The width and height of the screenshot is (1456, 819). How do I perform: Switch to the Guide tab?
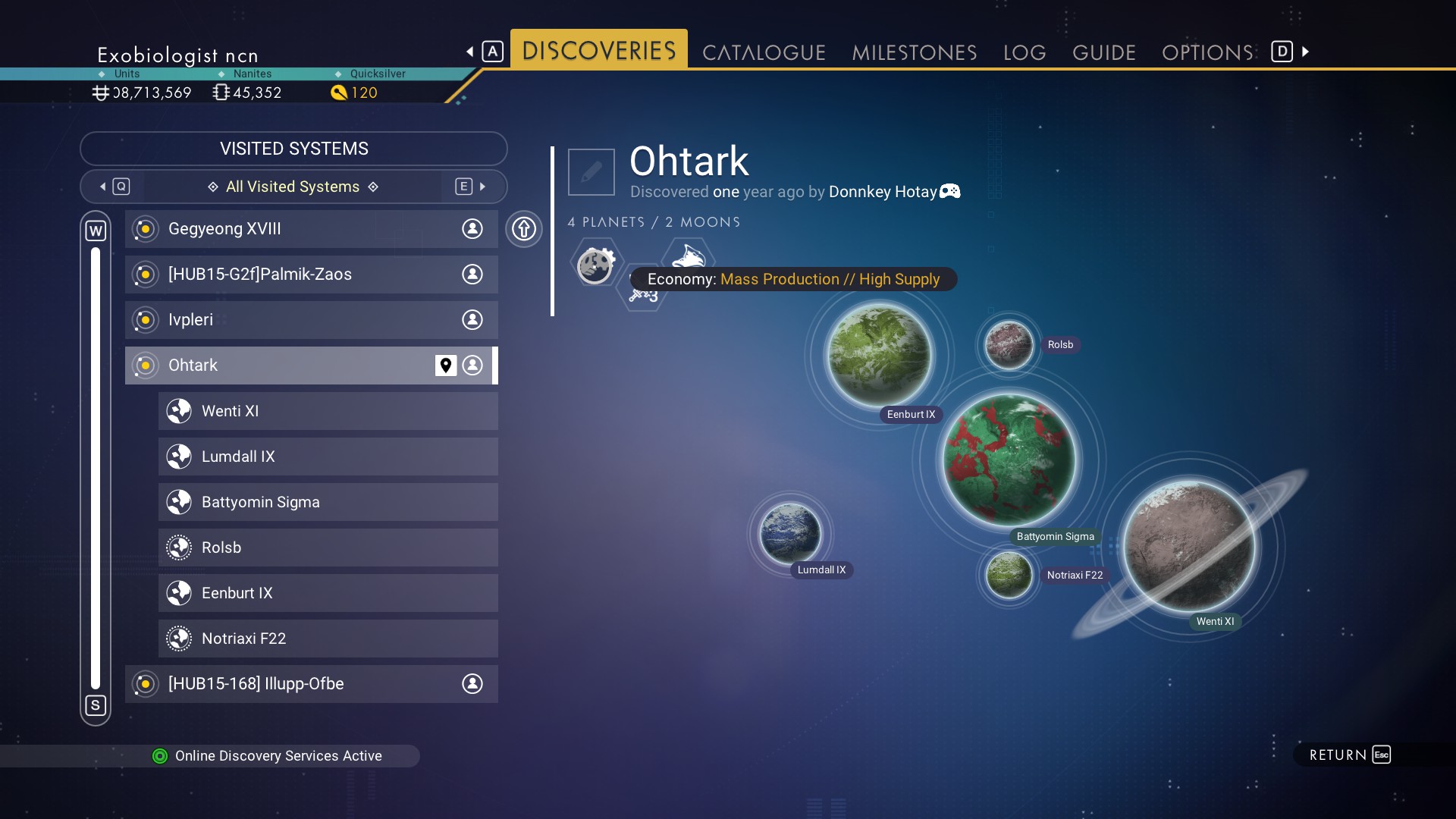[x=1103, y=52]
